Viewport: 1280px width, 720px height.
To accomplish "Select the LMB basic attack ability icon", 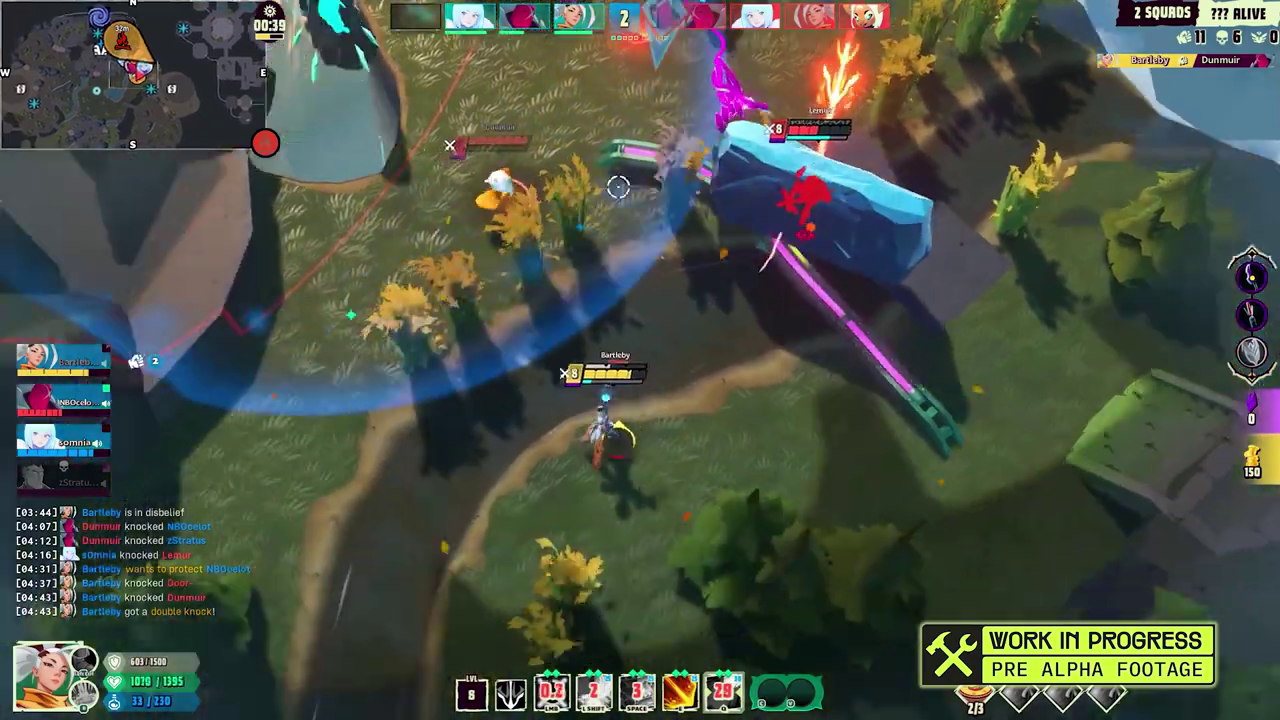I will point(552,693).
